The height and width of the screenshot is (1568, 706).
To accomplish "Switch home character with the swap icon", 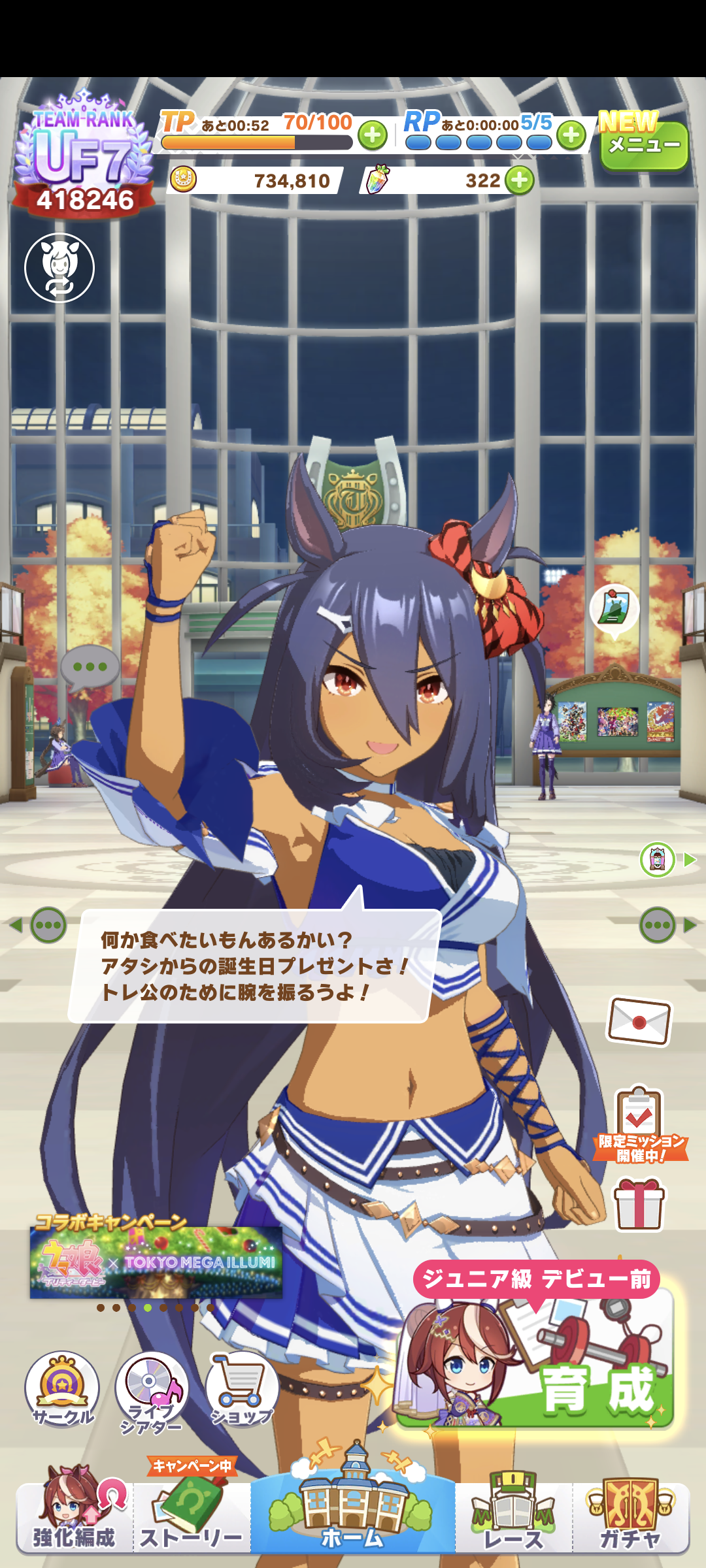I will [59, 268].
